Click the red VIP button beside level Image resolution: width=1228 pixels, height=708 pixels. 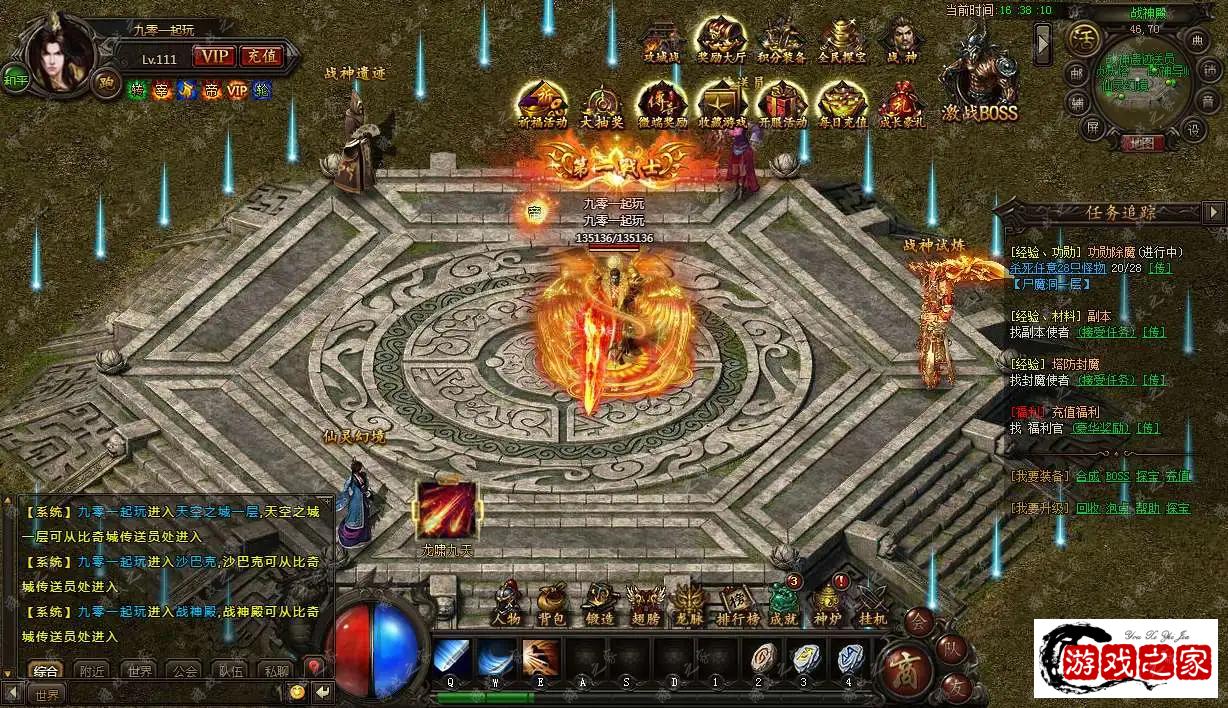tap(214, 56)
